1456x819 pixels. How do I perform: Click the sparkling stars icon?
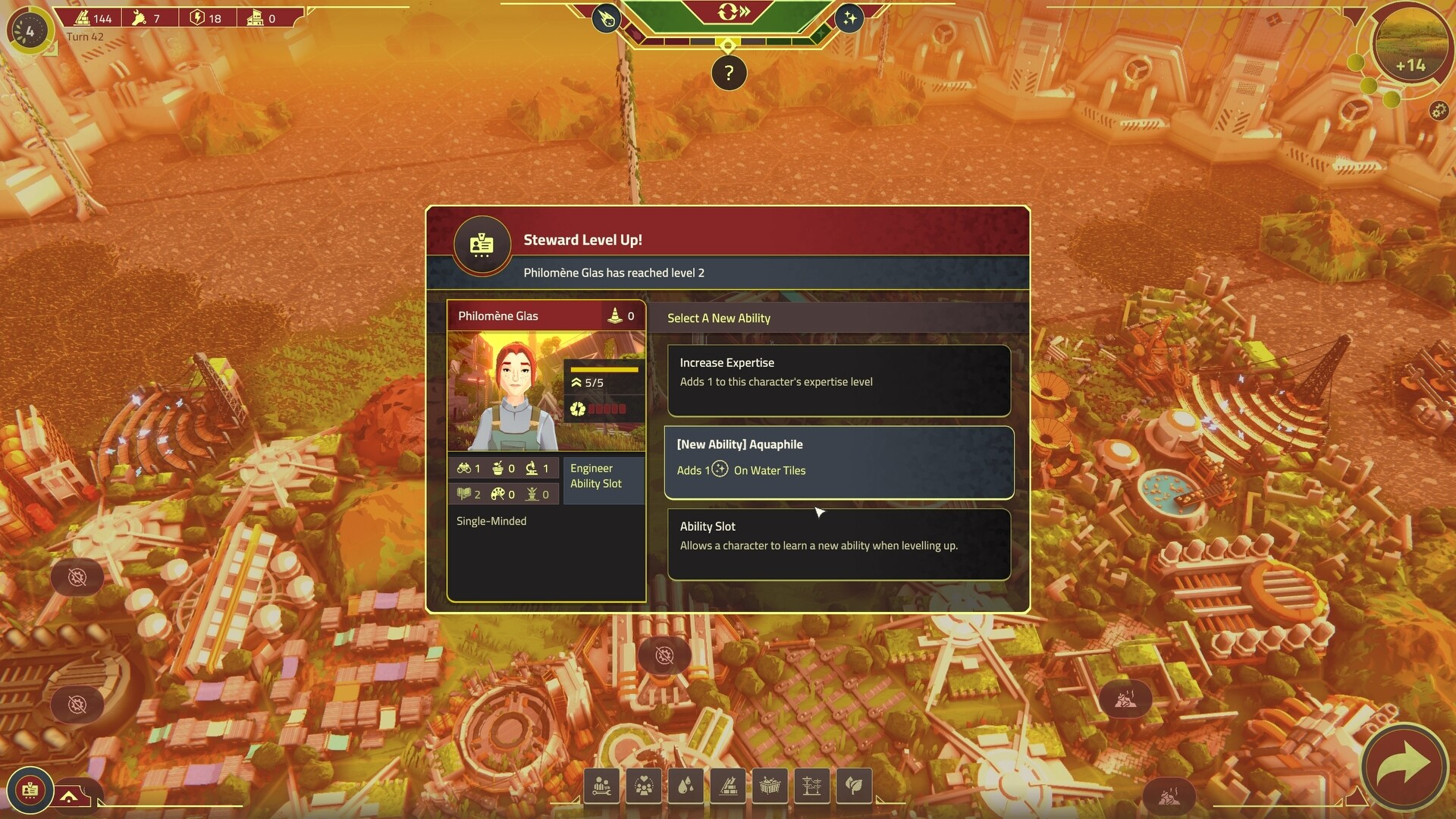(x=849, y=18)
